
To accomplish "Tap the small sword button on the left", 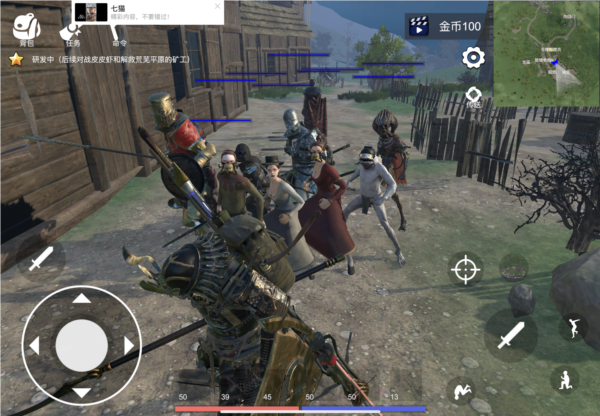I will click(41, 259).
